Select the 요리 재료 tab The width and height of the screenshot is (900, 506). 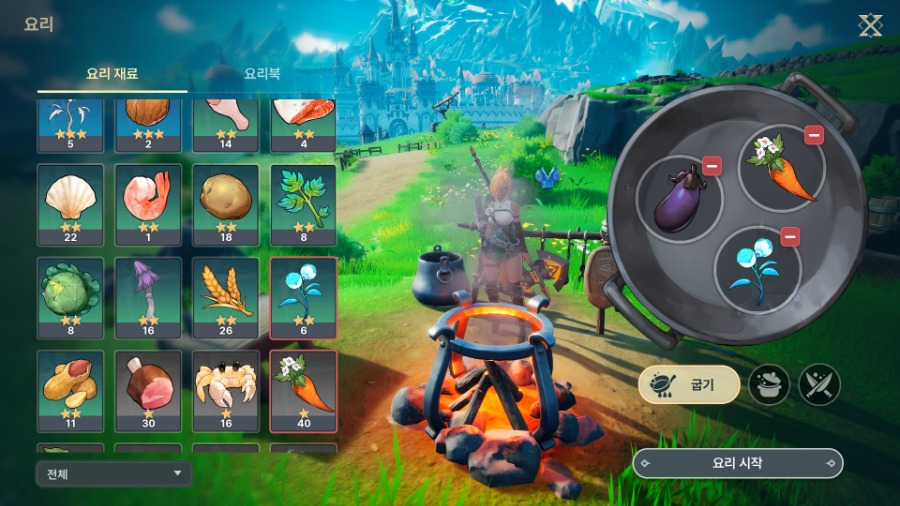coord(112,74)
